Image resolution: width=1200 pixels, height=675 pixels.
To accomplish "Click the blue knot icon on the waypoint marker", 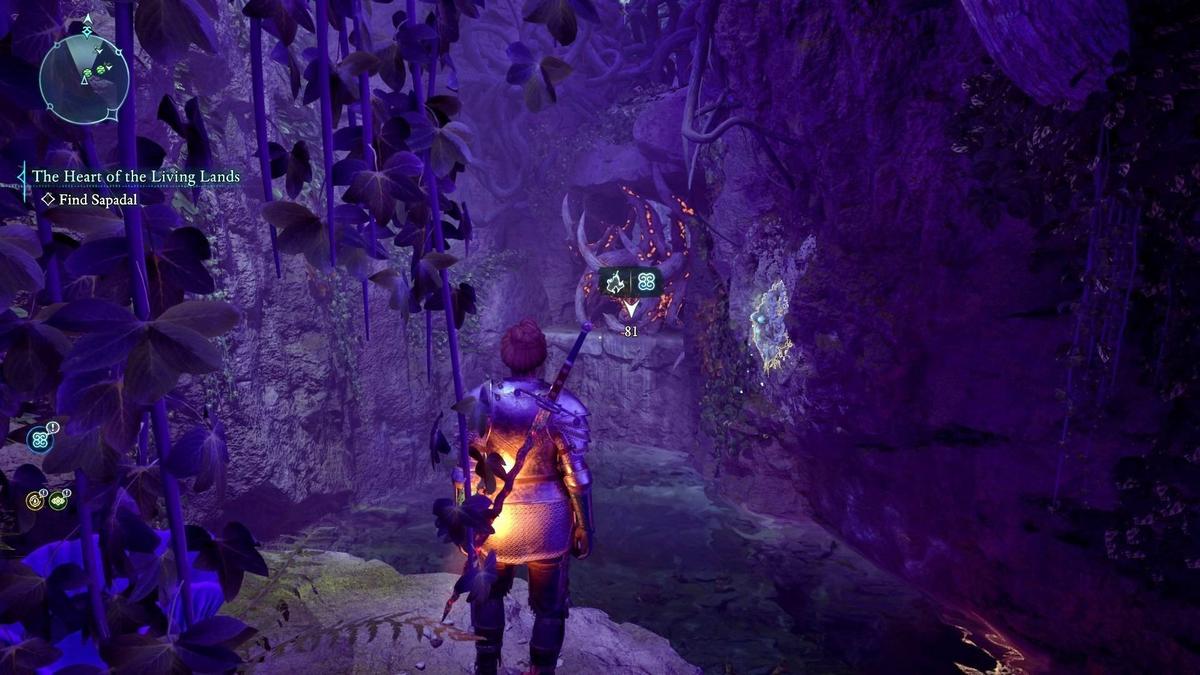I will pyautogui.click(x=647, y=282).
